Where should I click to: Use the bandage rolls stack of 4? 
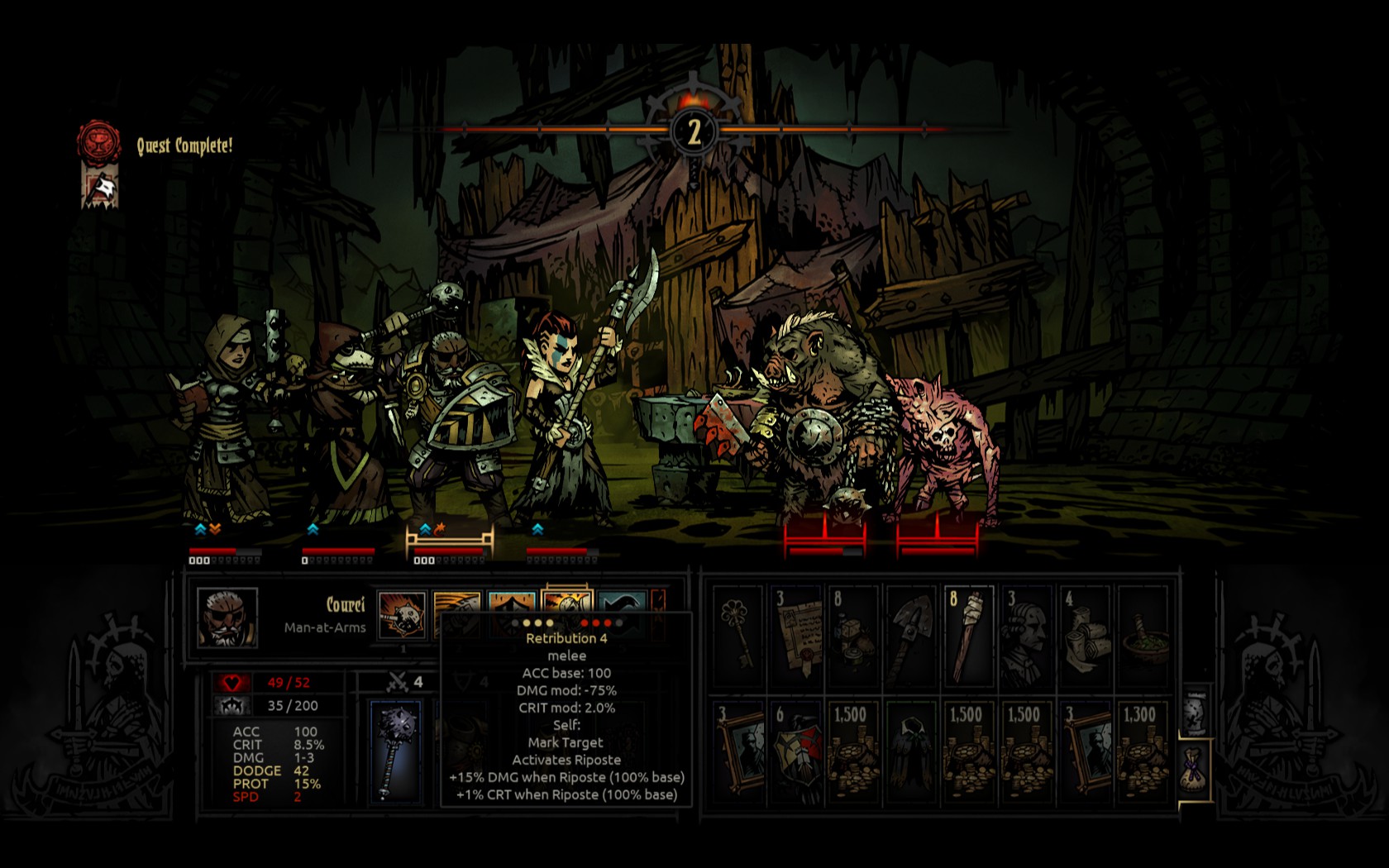(x=1085, y=635)
